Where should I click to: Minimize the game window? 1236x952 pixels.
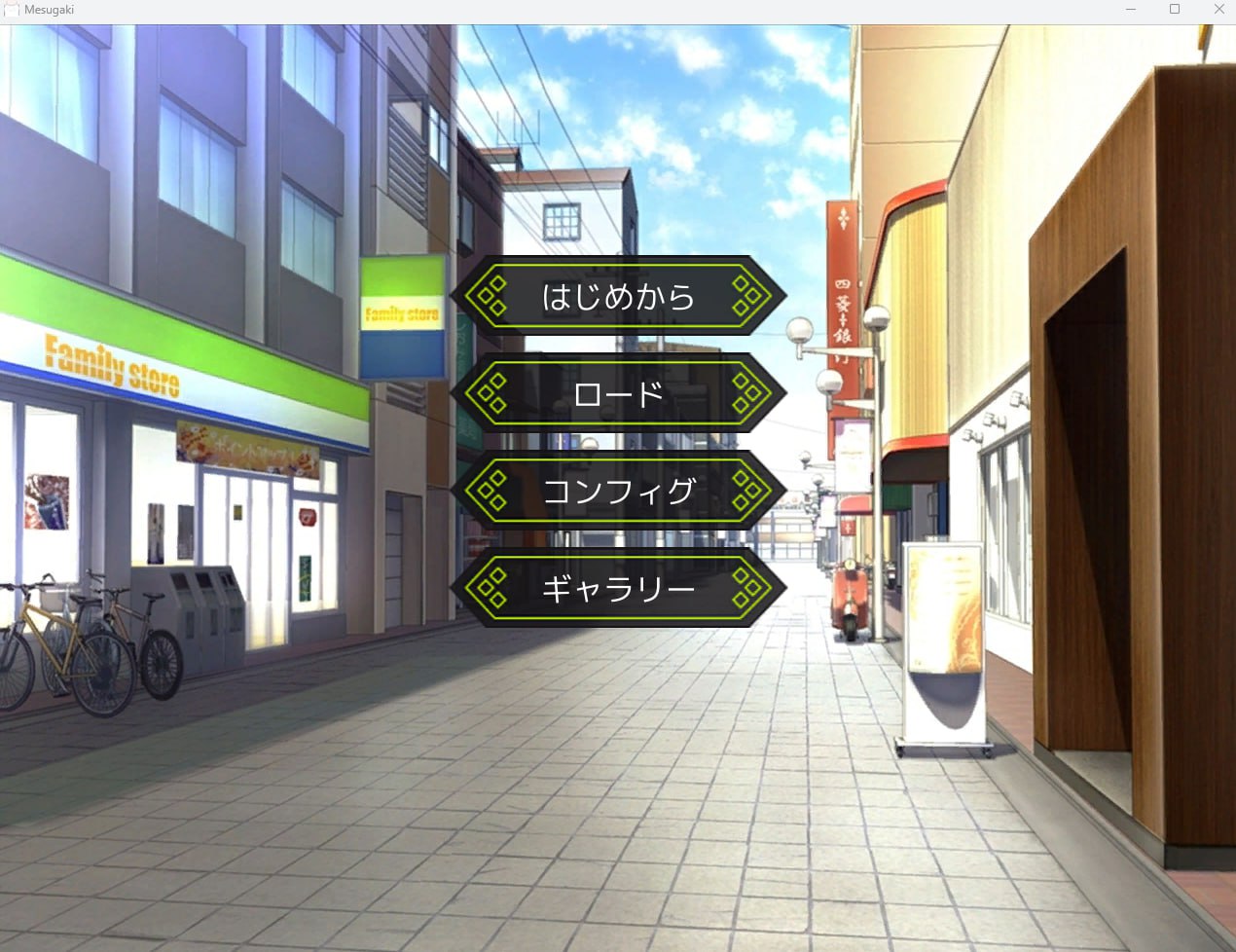[1131, 10]
